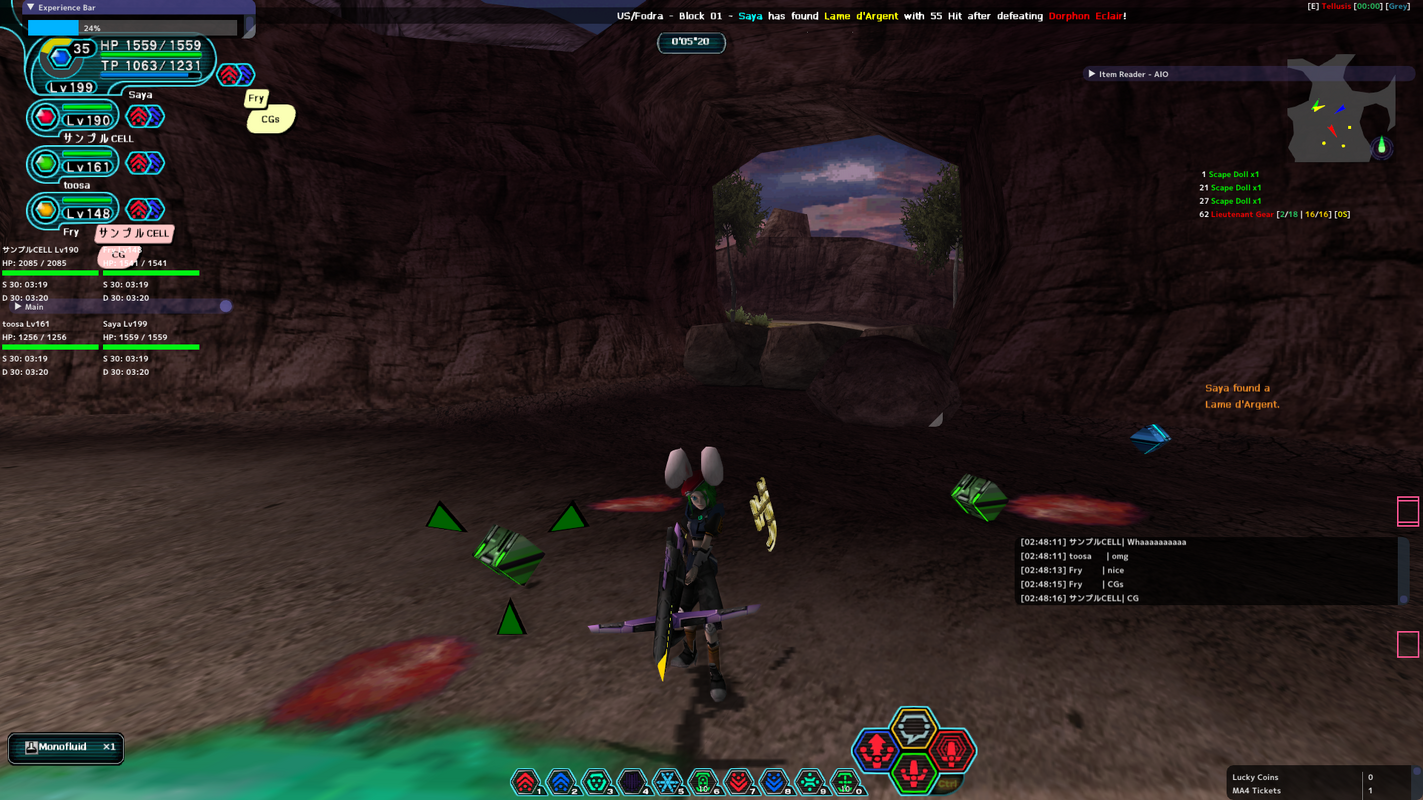Screen dimensions: 1423x800
Task: Open the chat speech-bubble palette button
Action: coord(913,727)
